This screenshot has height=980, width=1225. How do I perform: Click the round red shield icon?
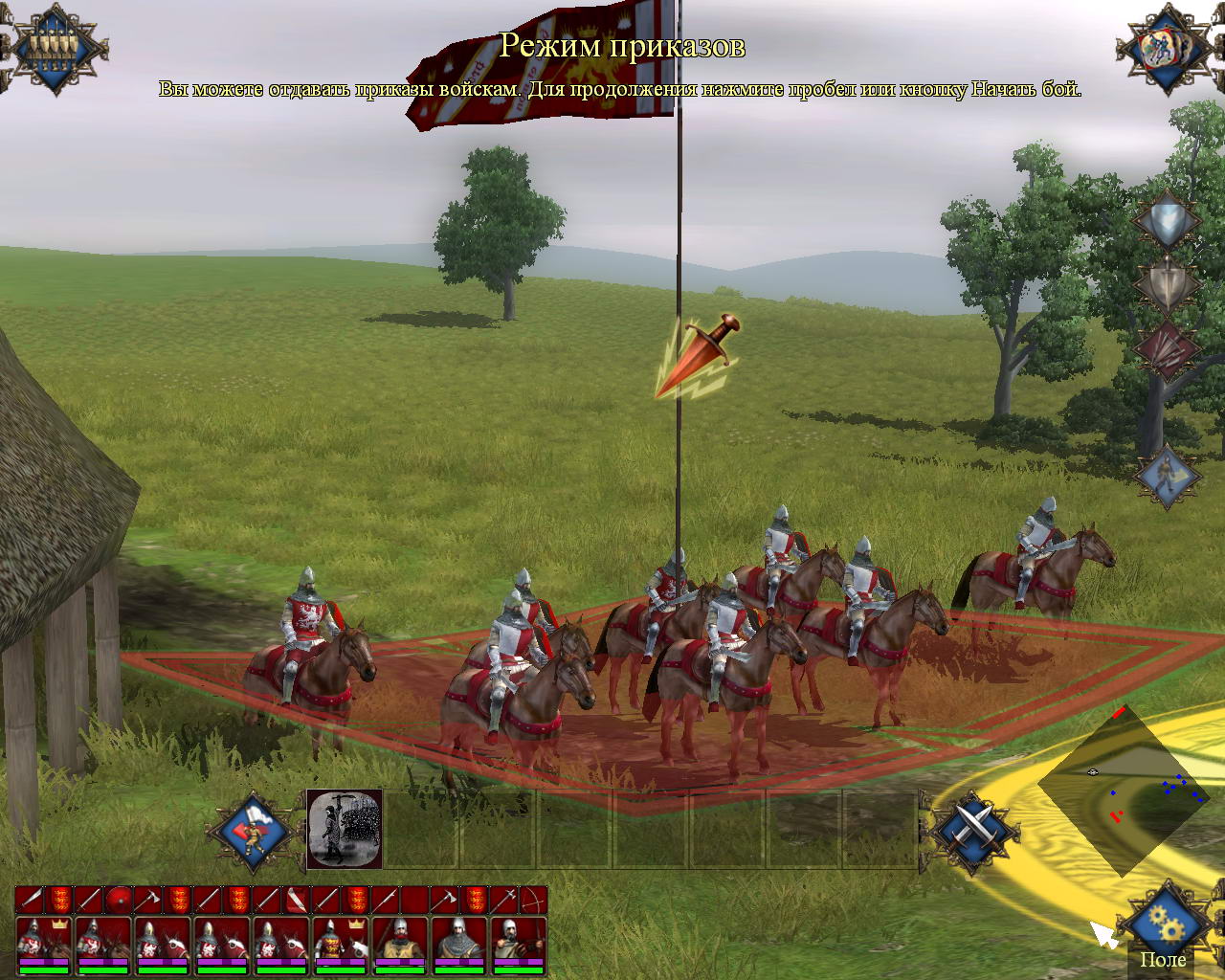(x=120, y=900)
